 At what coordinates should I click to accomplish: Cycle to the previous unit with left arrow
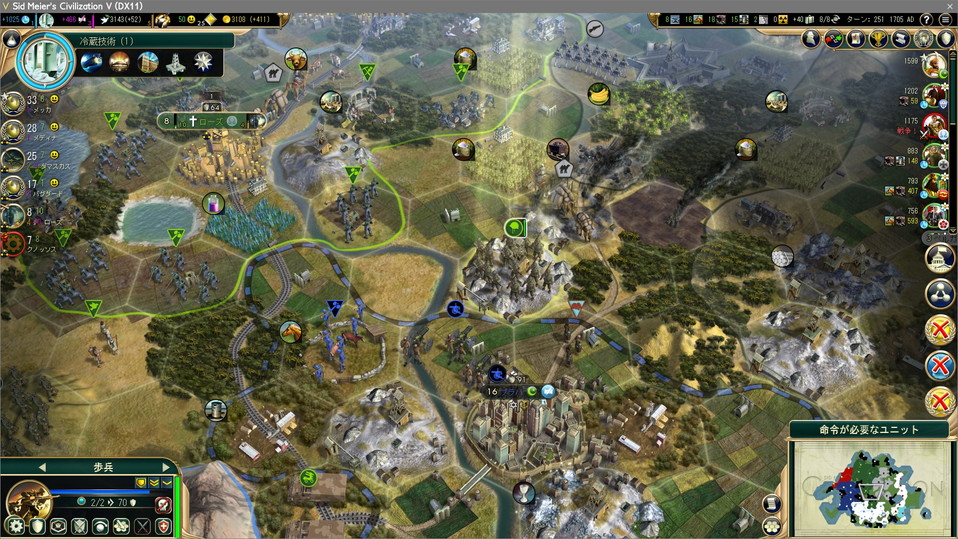point(42,467)
